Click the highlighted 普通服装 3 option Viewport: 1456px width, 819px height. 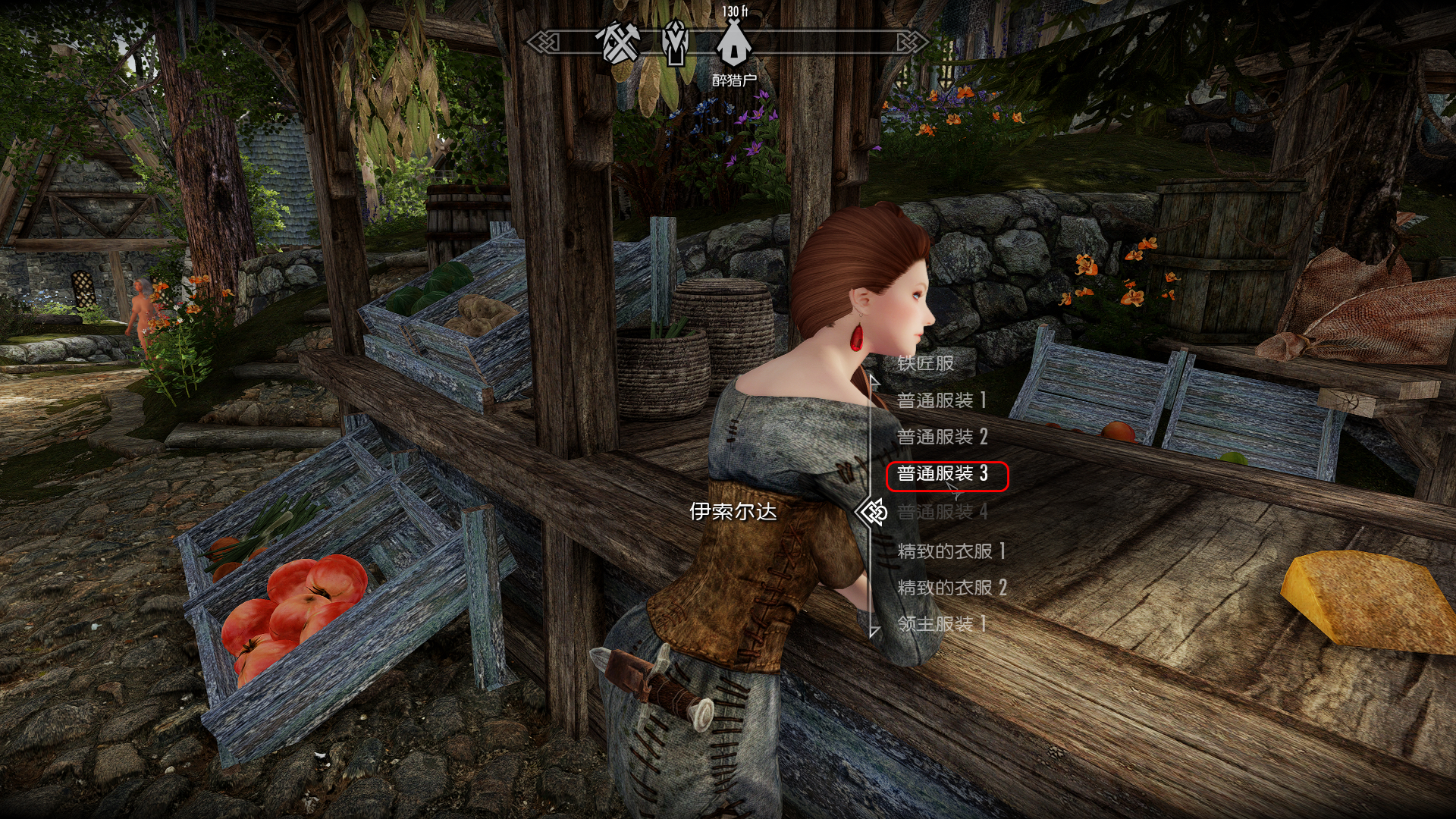point(942,474)
